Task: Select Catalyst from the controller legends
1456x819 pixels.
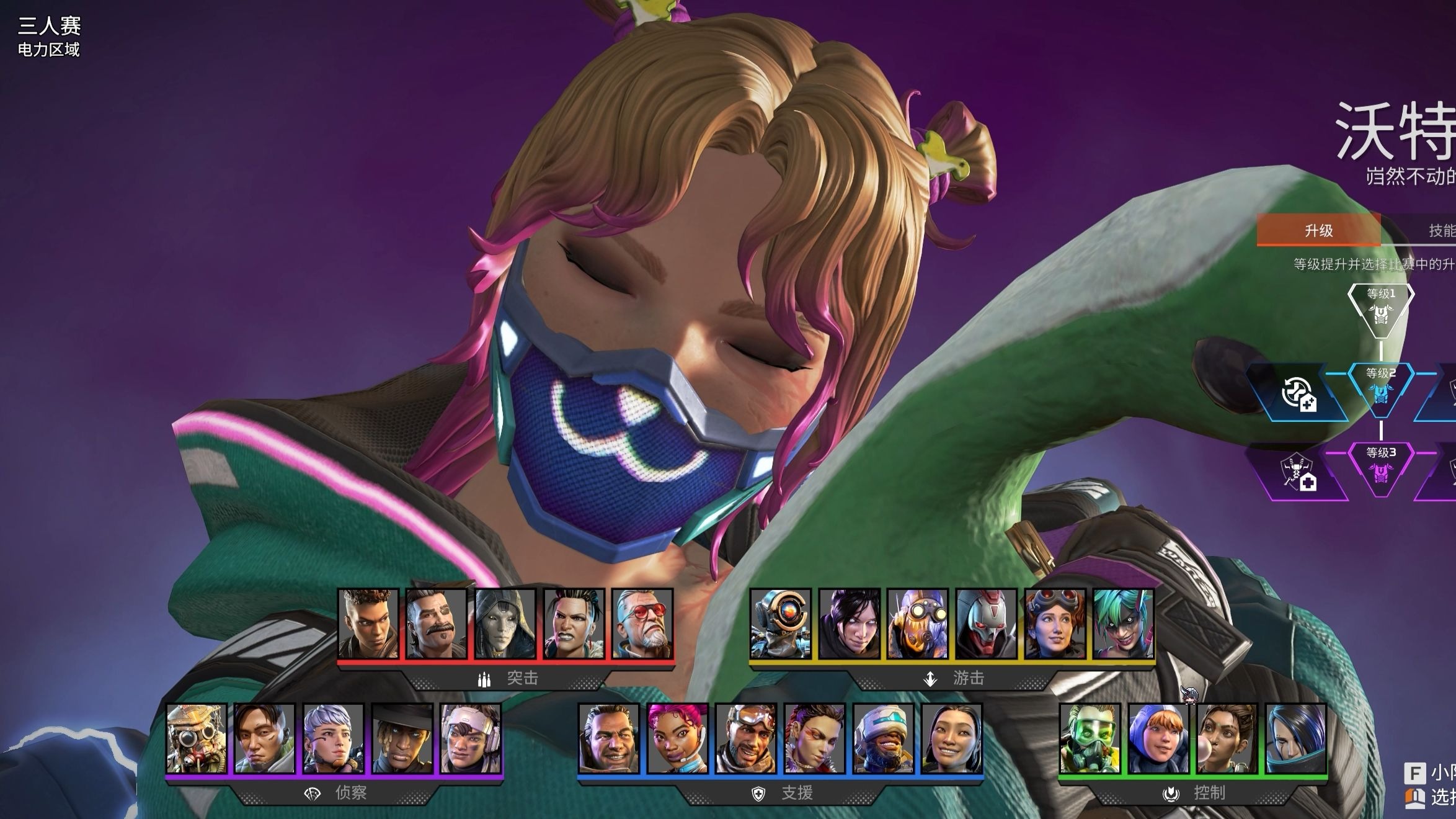Action: pyautogui.click(x=1295, y=738)
